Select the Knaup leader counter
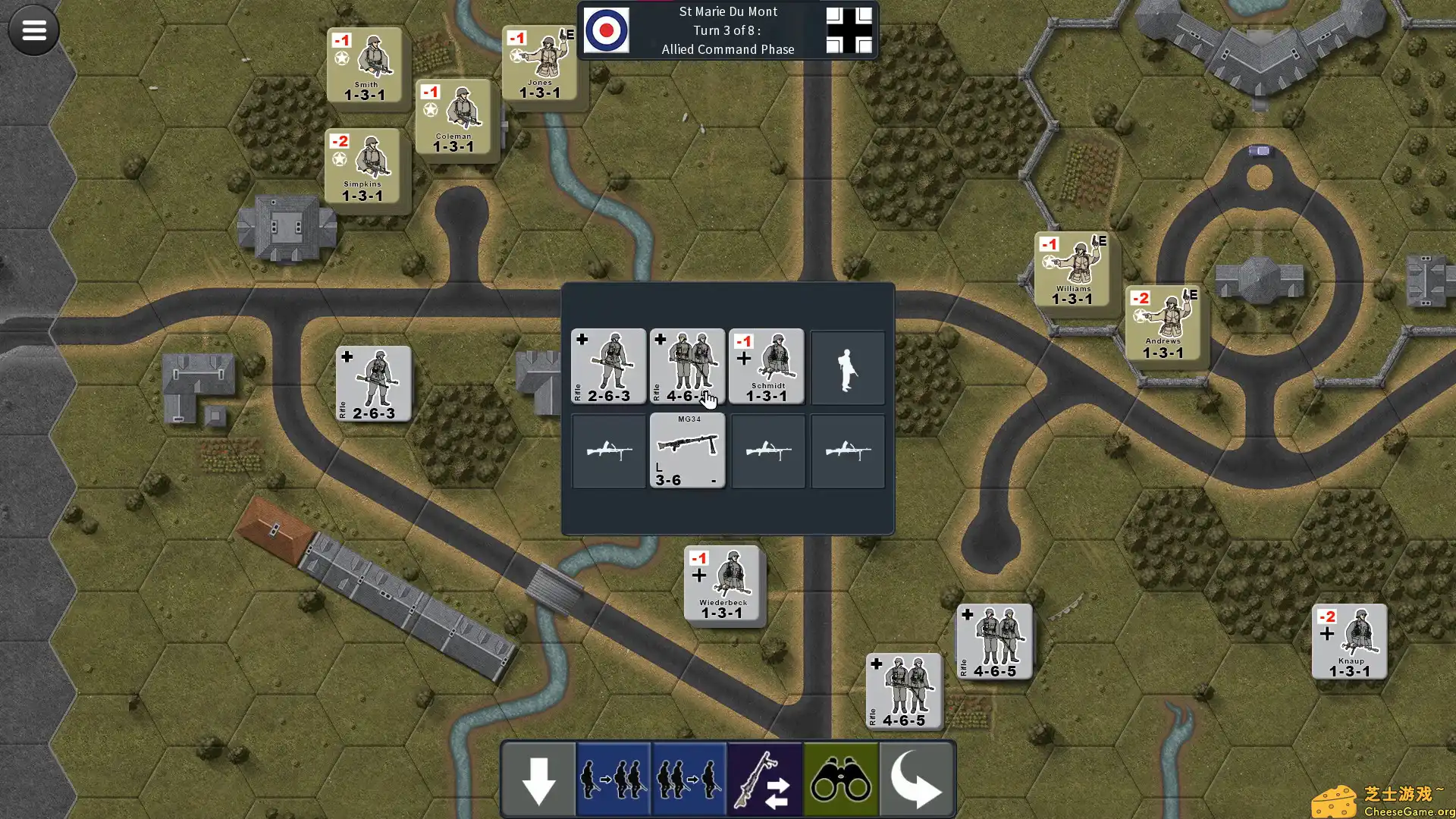The height and width of the screenshot is (819, 1456). [x=1349, y=642]
